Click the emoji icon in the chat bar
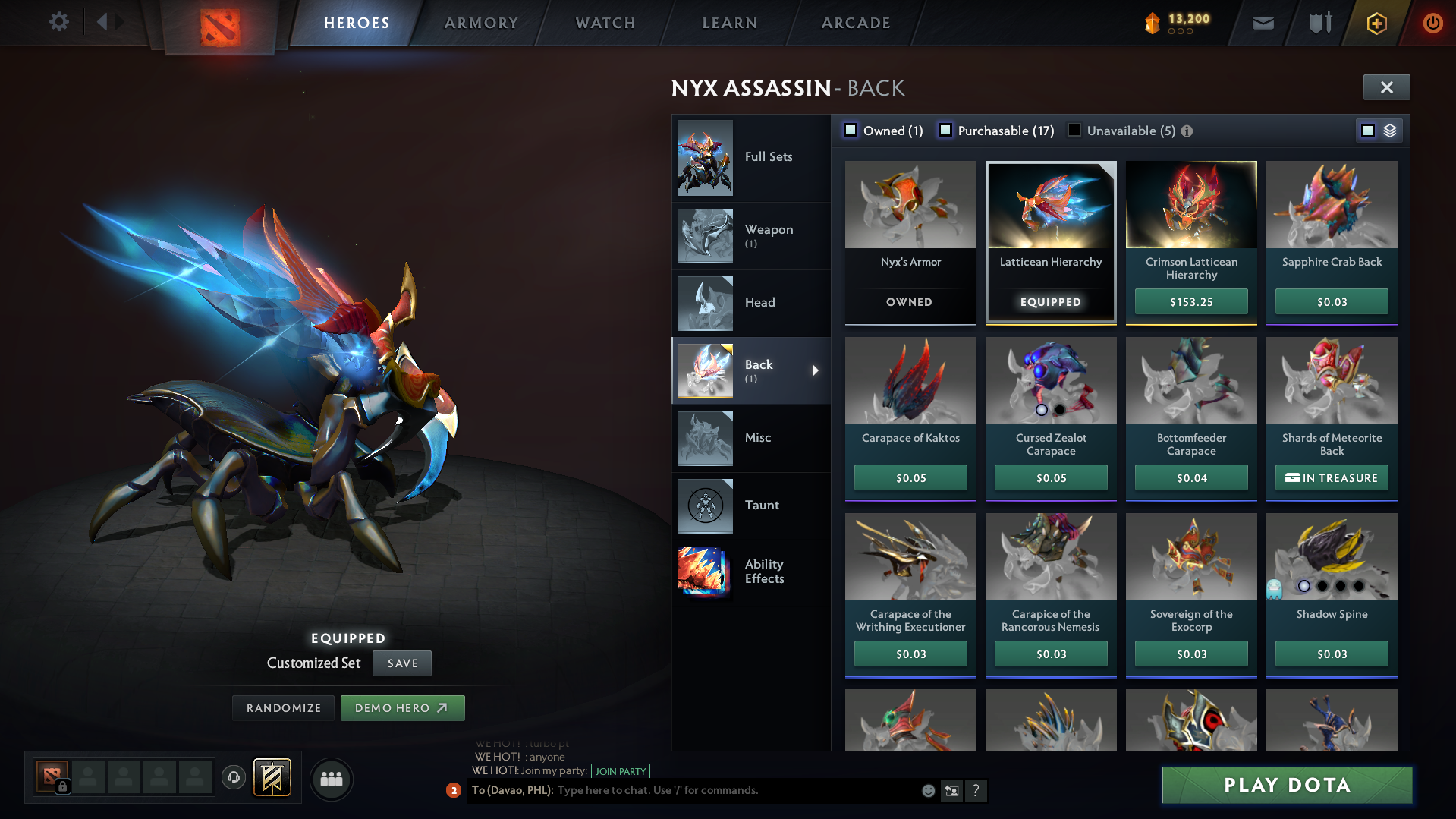Screen dimensions: 1456x819 [x=927, y=790]
